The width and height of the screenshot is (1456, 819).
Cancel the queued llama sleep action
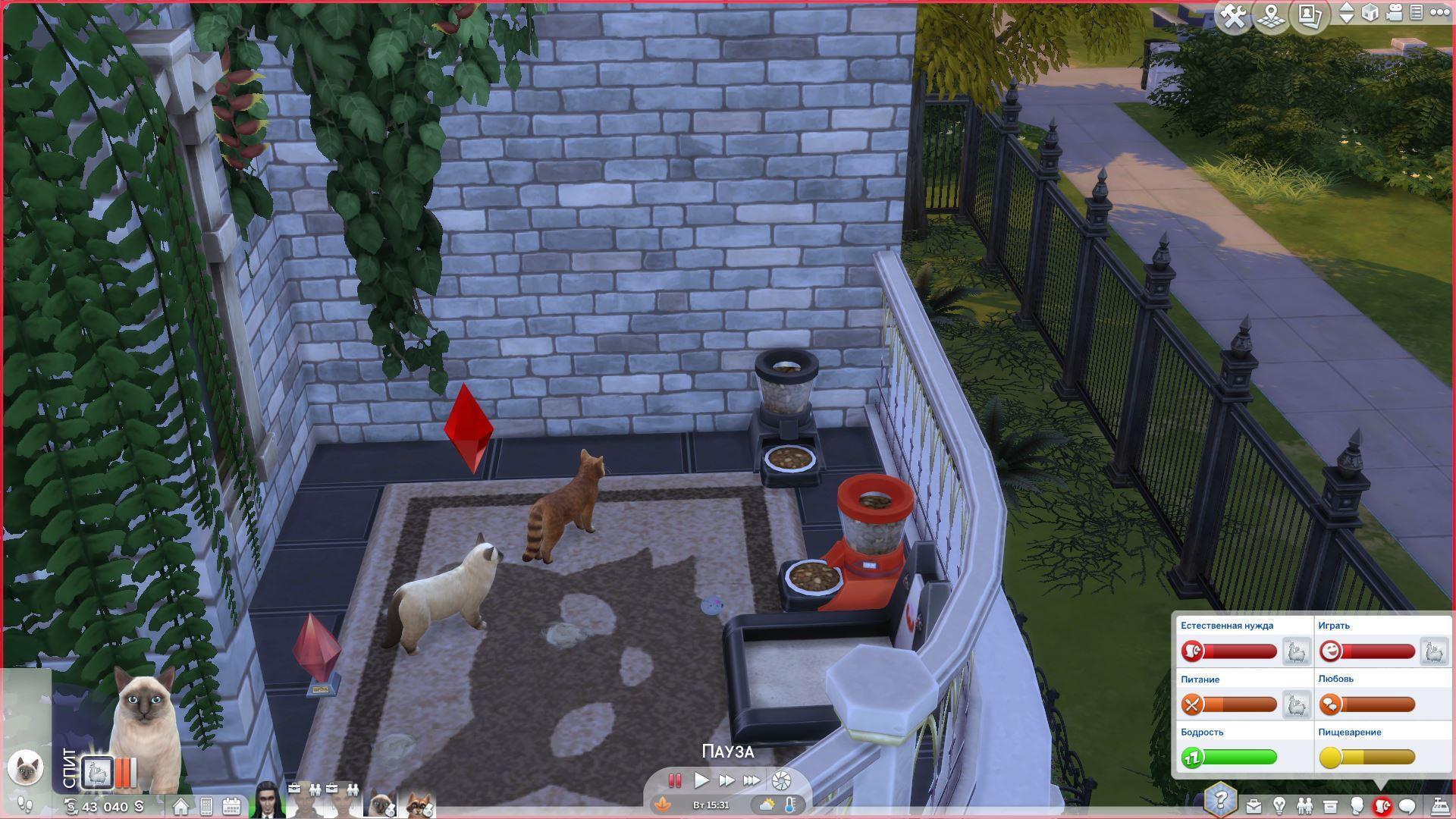98,773
